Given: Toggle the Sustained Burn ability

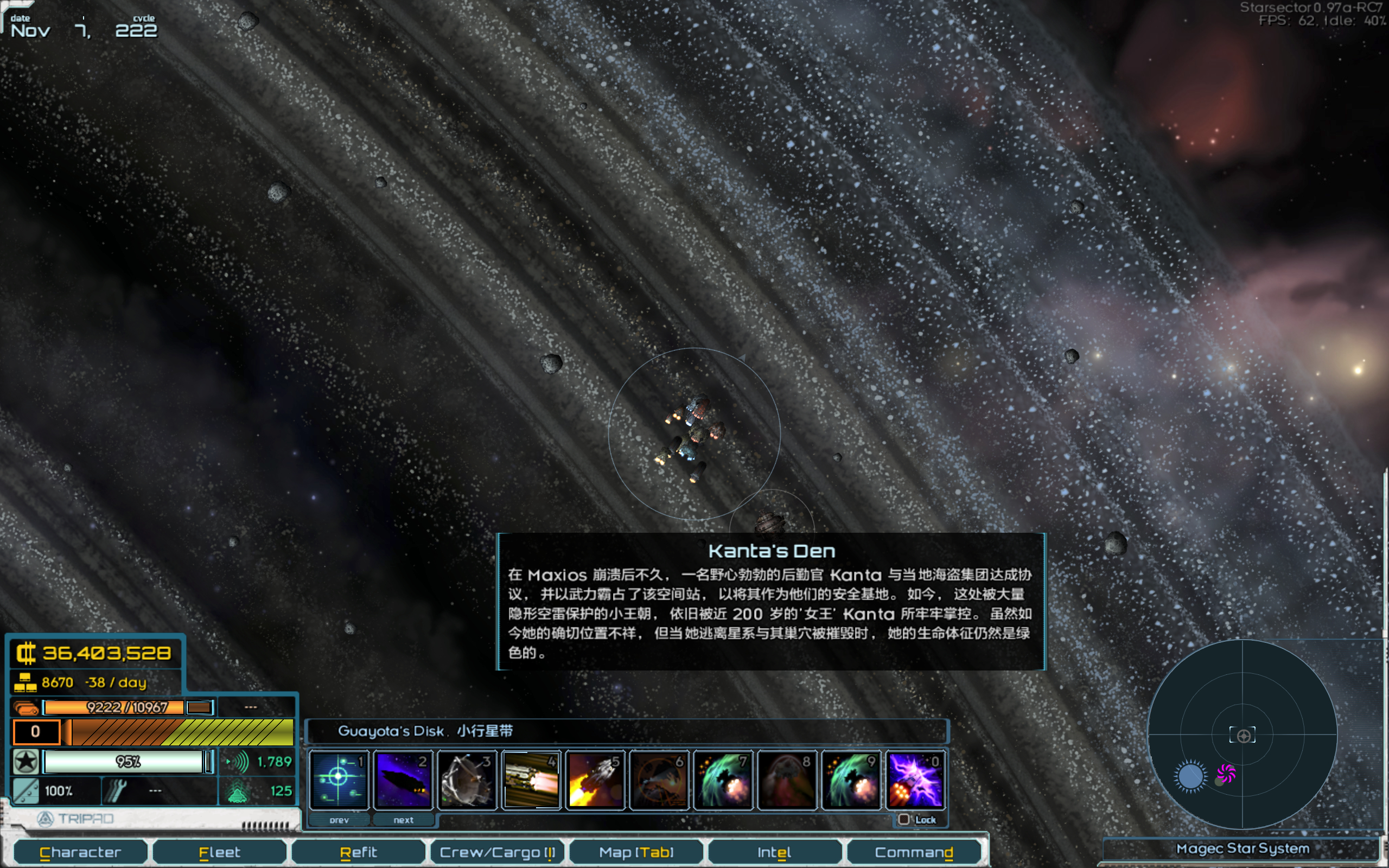Looking at the screenshot, I should [x=531, y=780].
